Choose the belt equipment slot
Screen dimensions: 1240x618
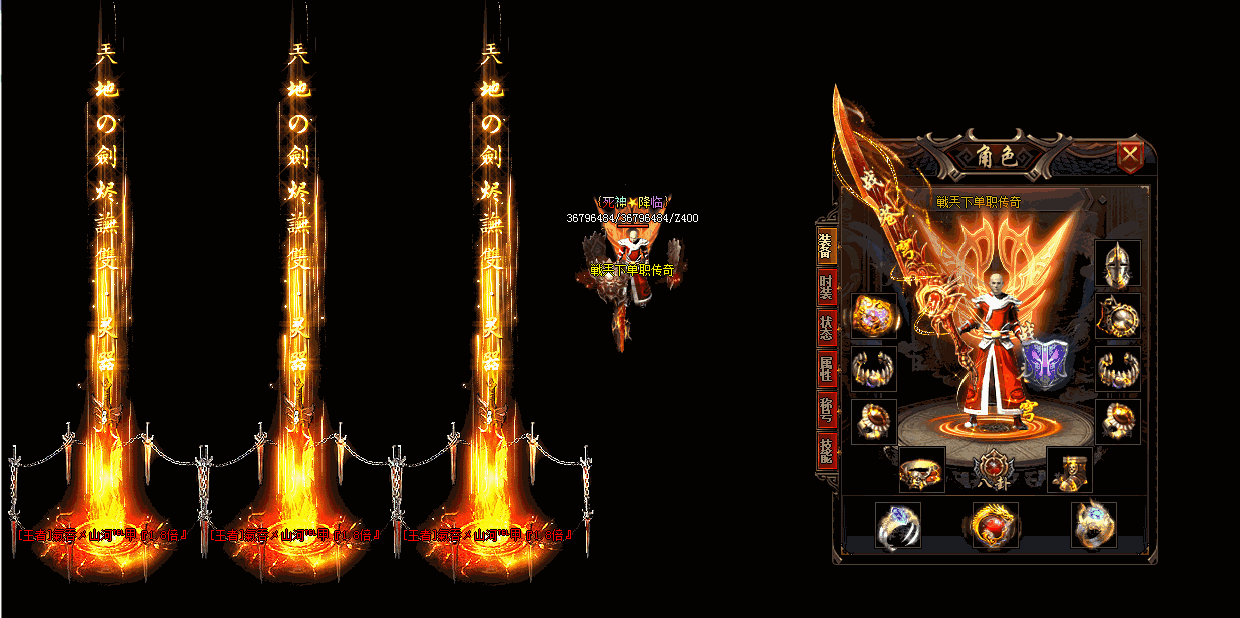[921, 470]
